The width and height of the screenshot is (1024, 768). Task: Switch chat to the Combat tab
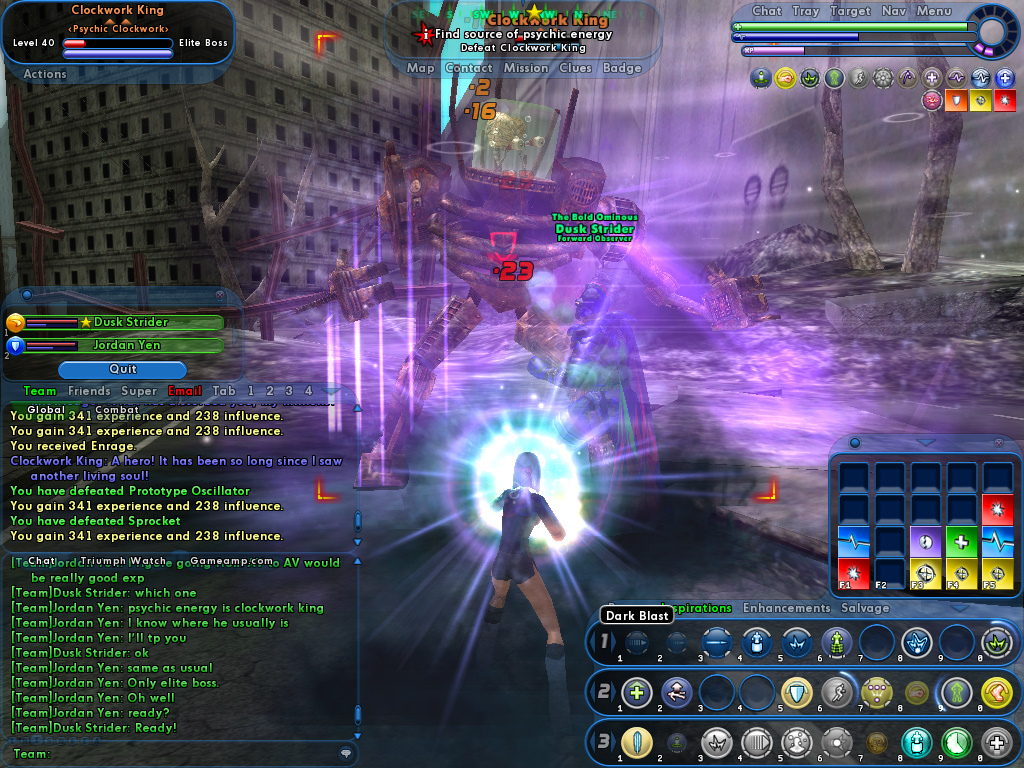click(x=117, y=410)
